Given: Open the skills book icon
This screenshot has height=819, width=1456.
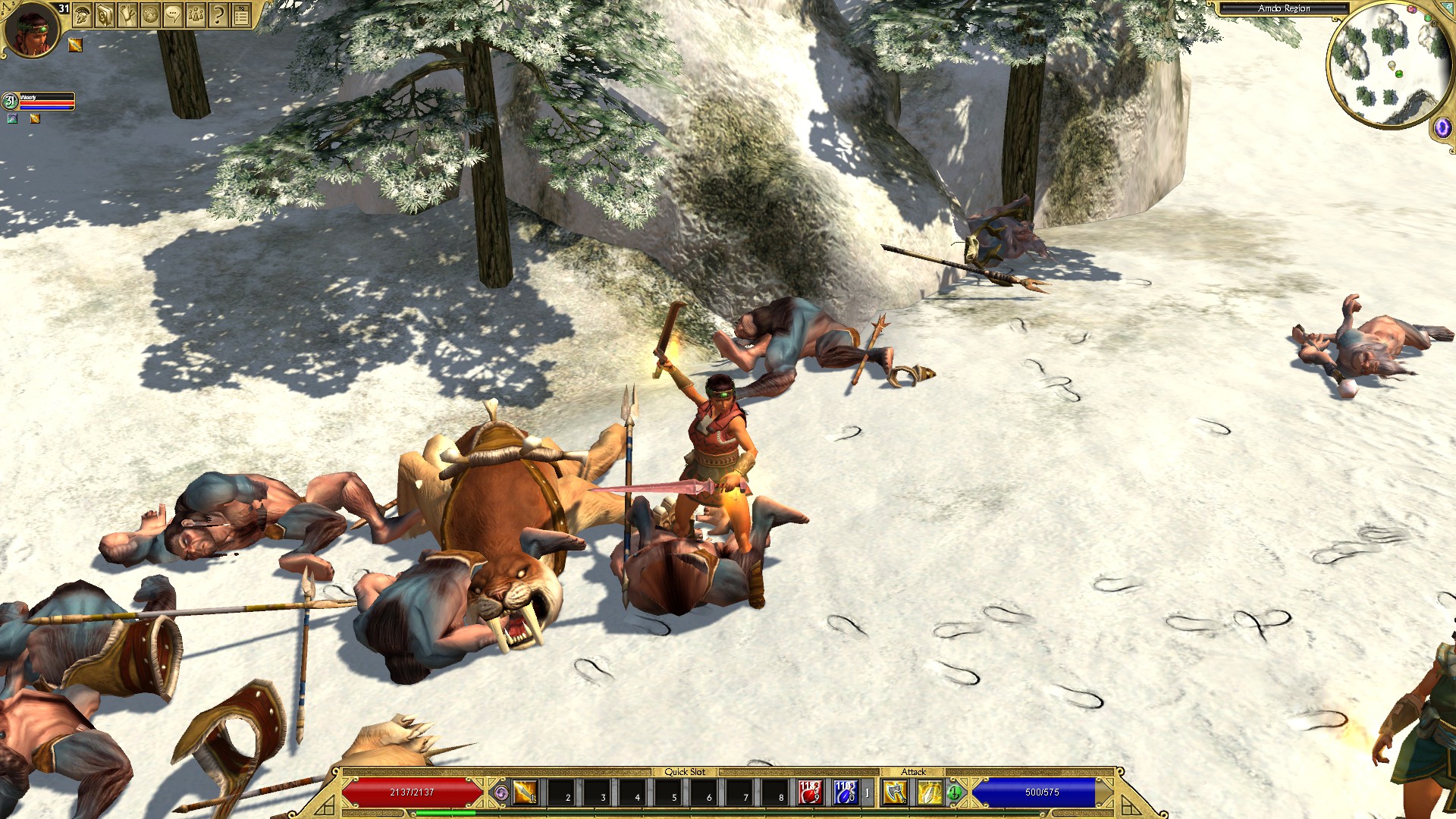Looking at the screenshot, I should tap(104, 14).
